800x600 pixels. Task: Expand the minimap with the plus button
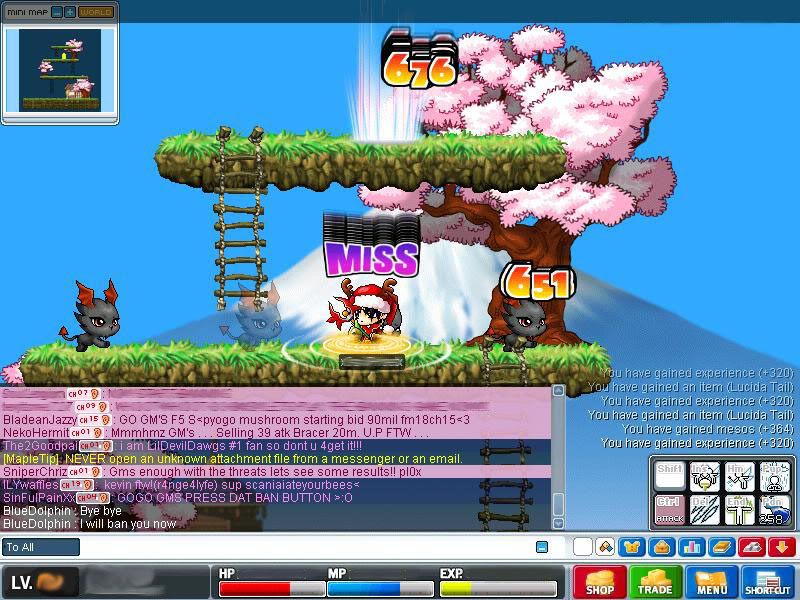(69, 12)
